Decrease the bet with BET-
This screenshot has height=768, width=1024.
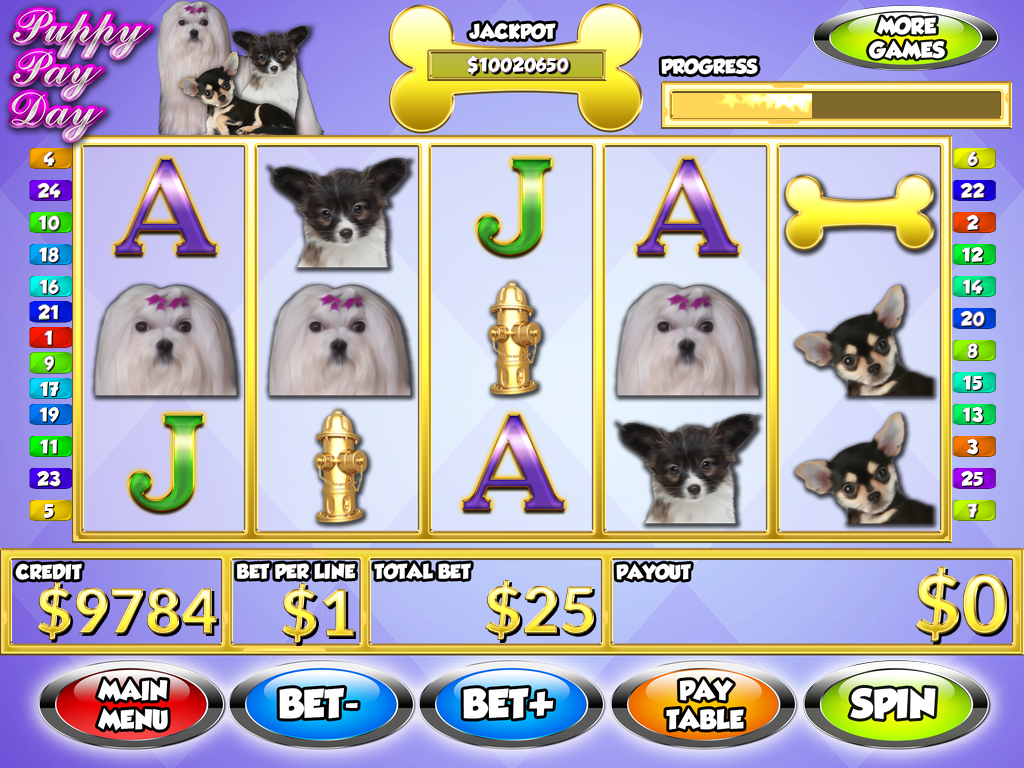pyautogui.click(x=319, y=704)
